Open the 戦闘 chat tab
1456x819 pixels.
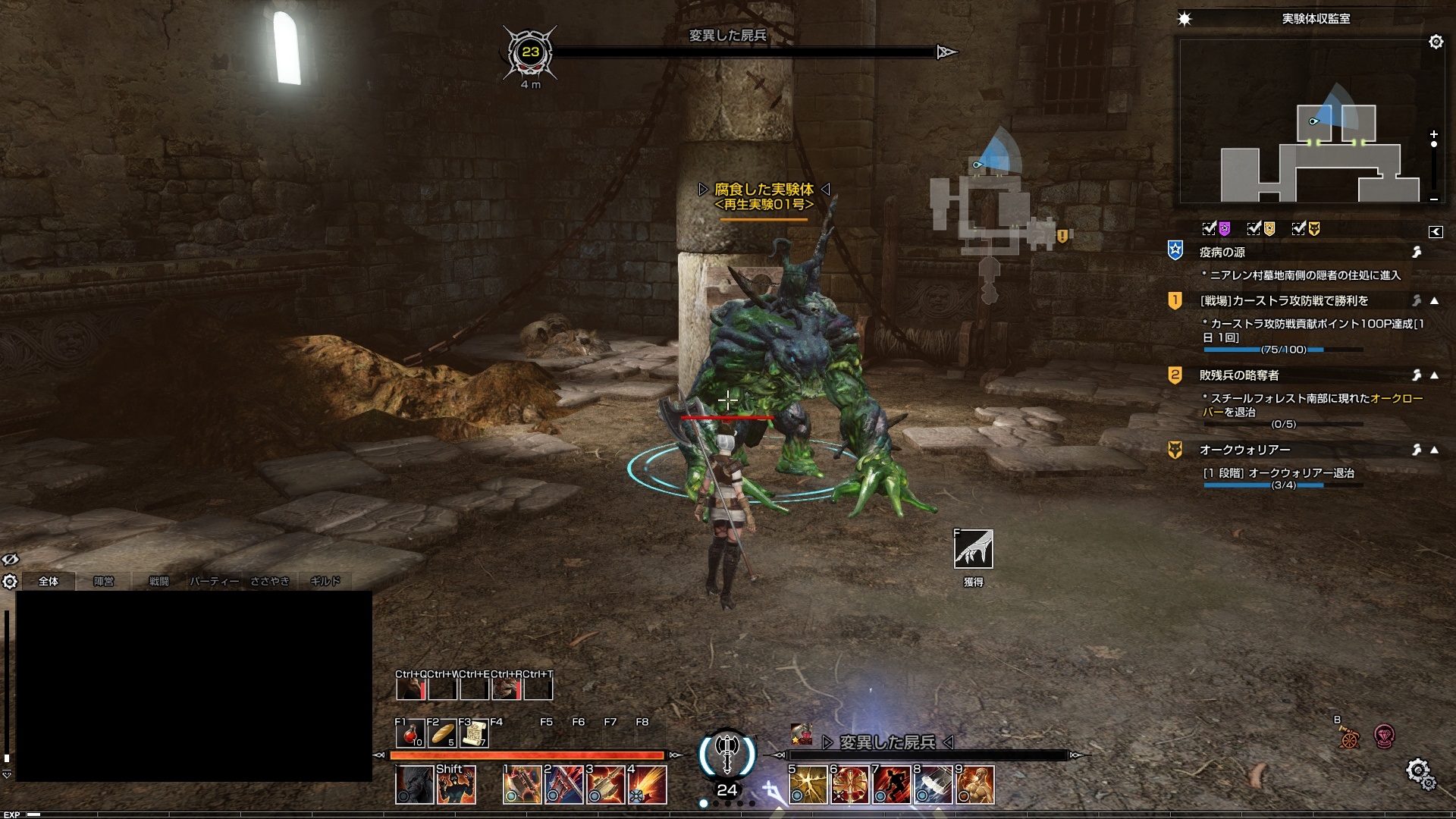[158, 581]
